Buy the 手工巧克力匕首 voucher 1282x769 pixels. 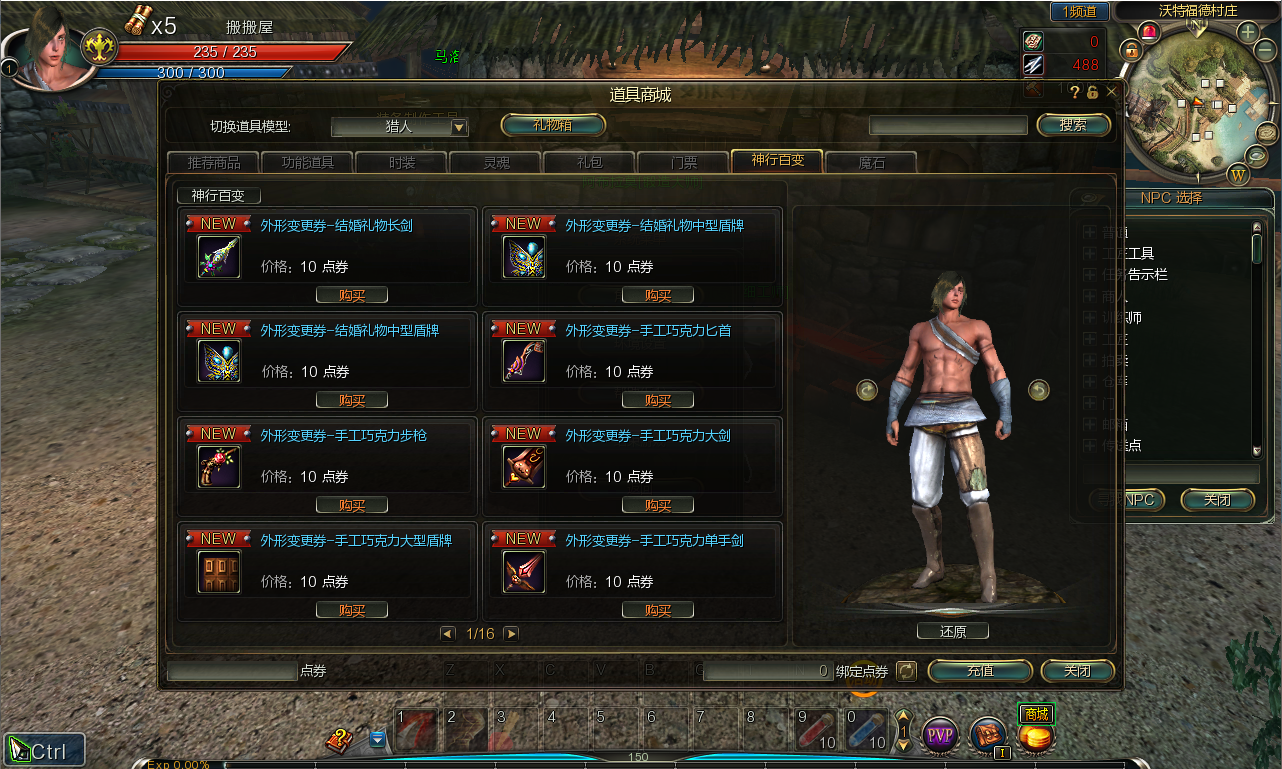657,400
